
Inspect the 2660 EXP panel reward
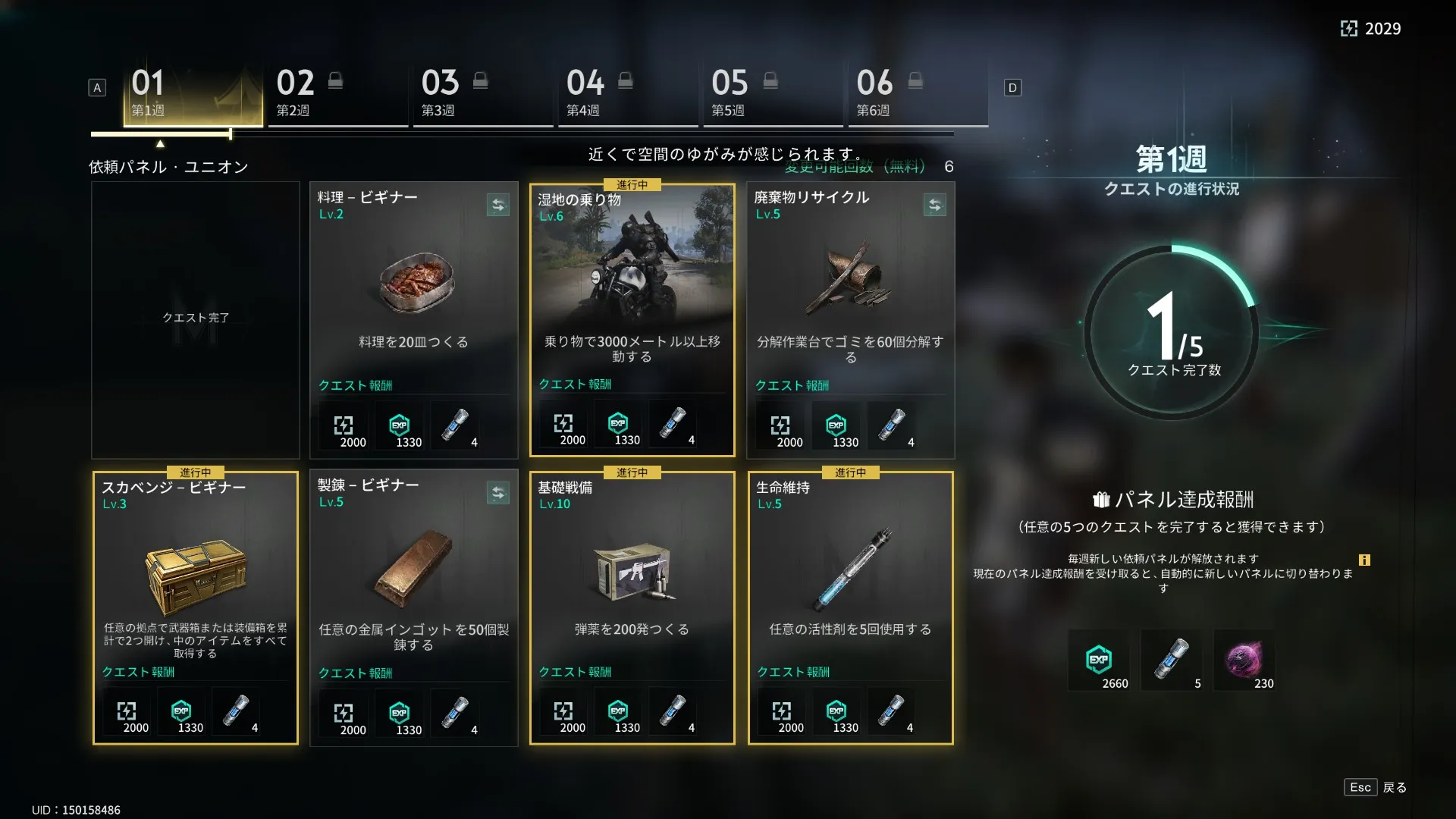(x=1099, y=660)
